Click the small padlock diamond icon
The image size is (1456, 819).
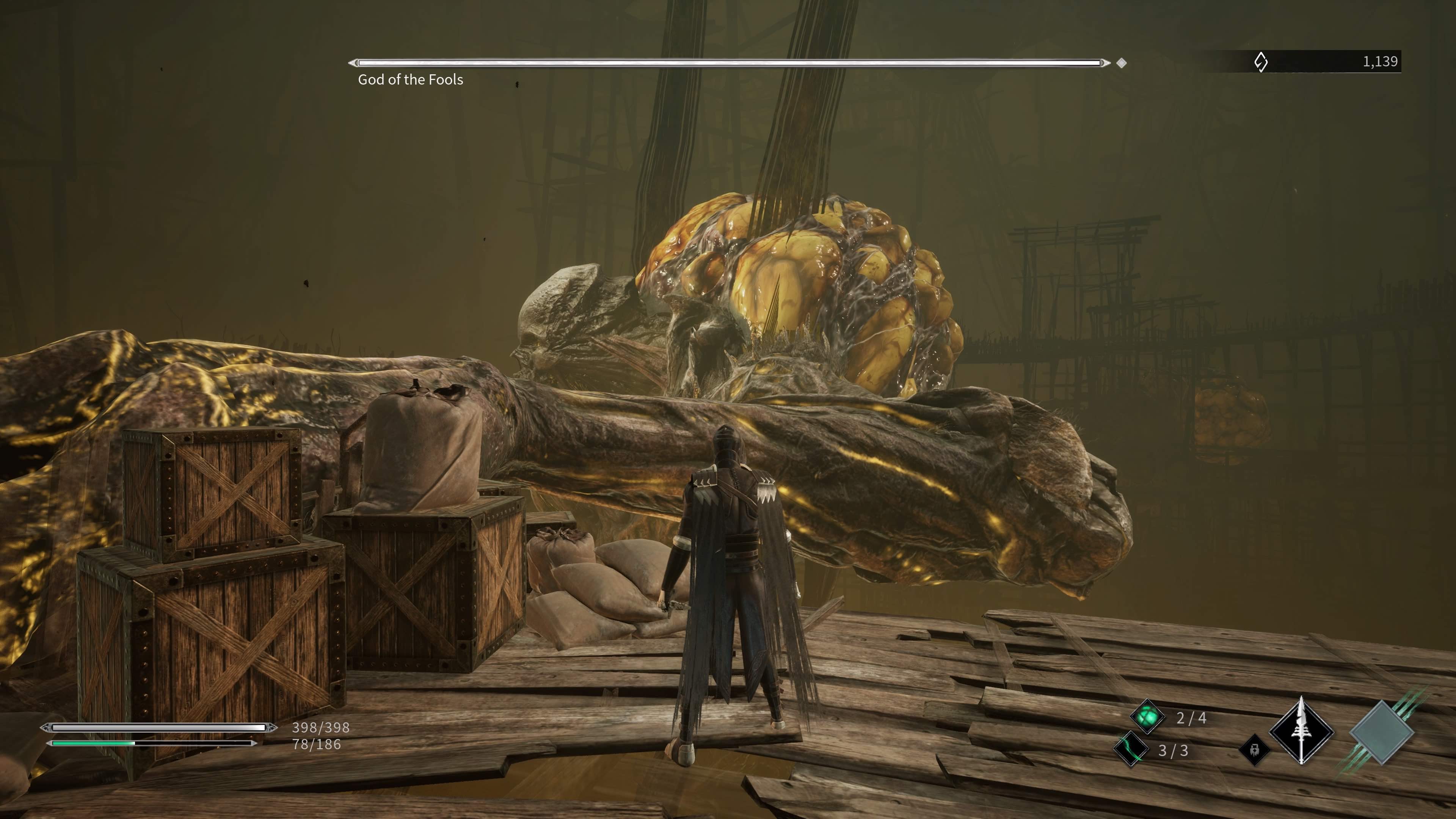(1254, 750)
